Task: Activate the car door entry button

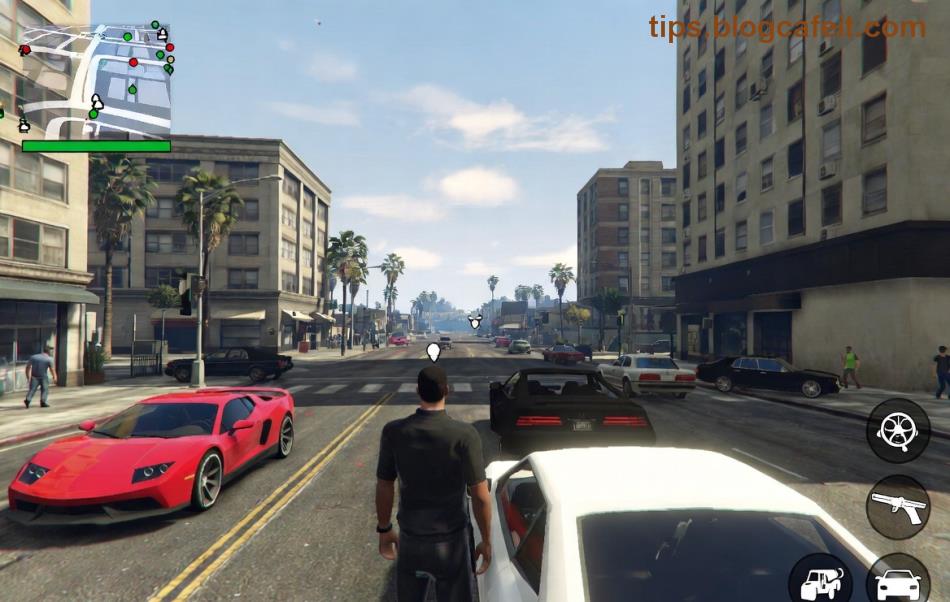Action: (x=821, y=581)
